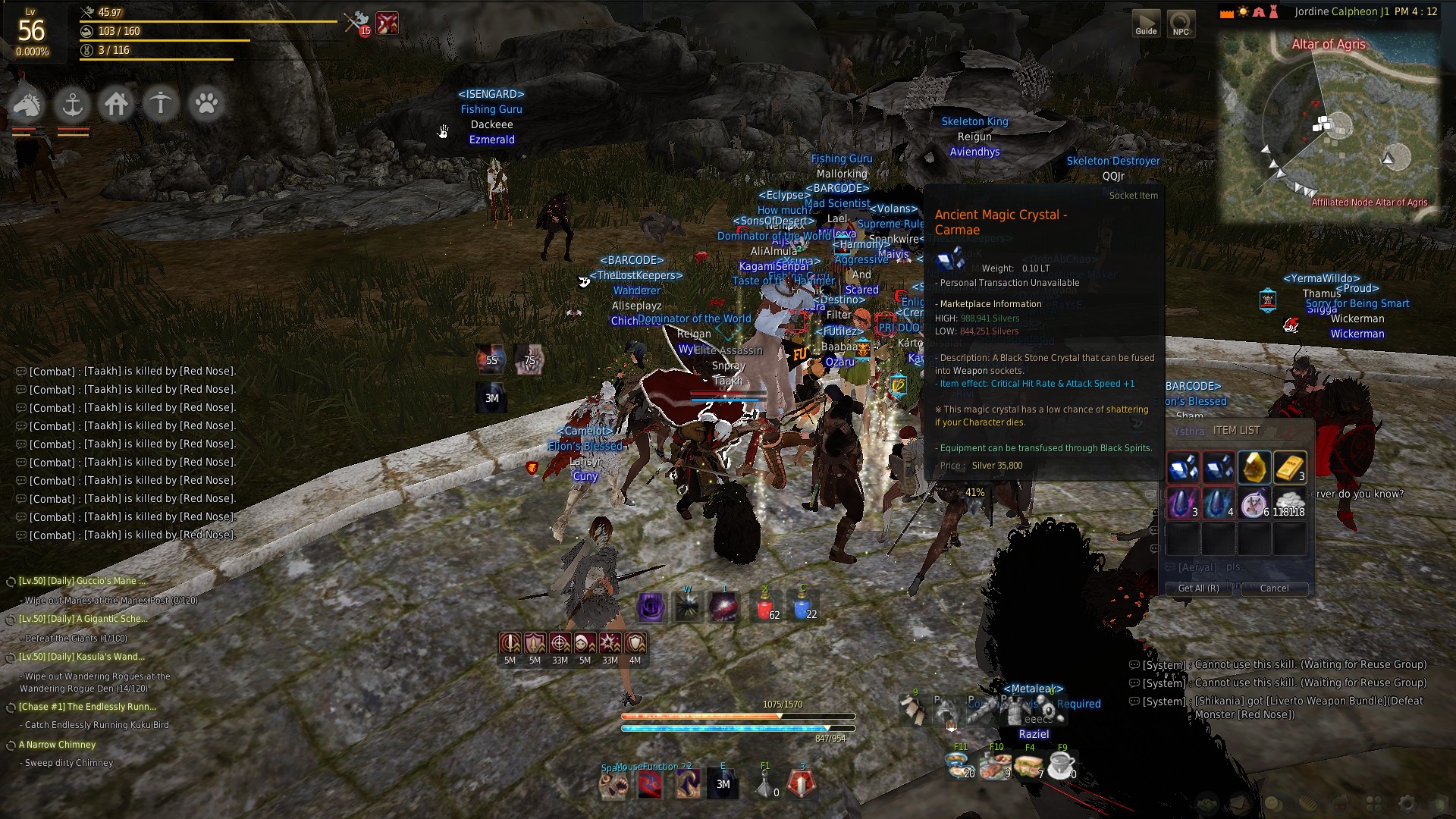Screen dimensions: 1456x819
Task: Open the Guide button
Action: coord(1146,23)
